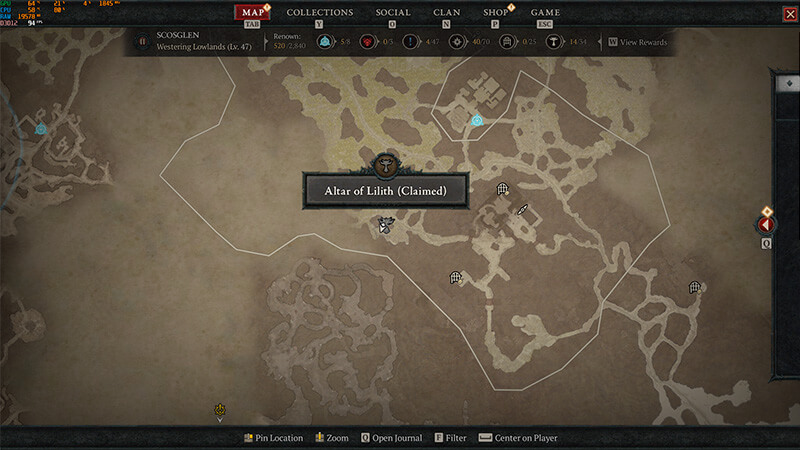Switch to the Collections tab
Screen dimensions: 800x450
click(320, 12)
